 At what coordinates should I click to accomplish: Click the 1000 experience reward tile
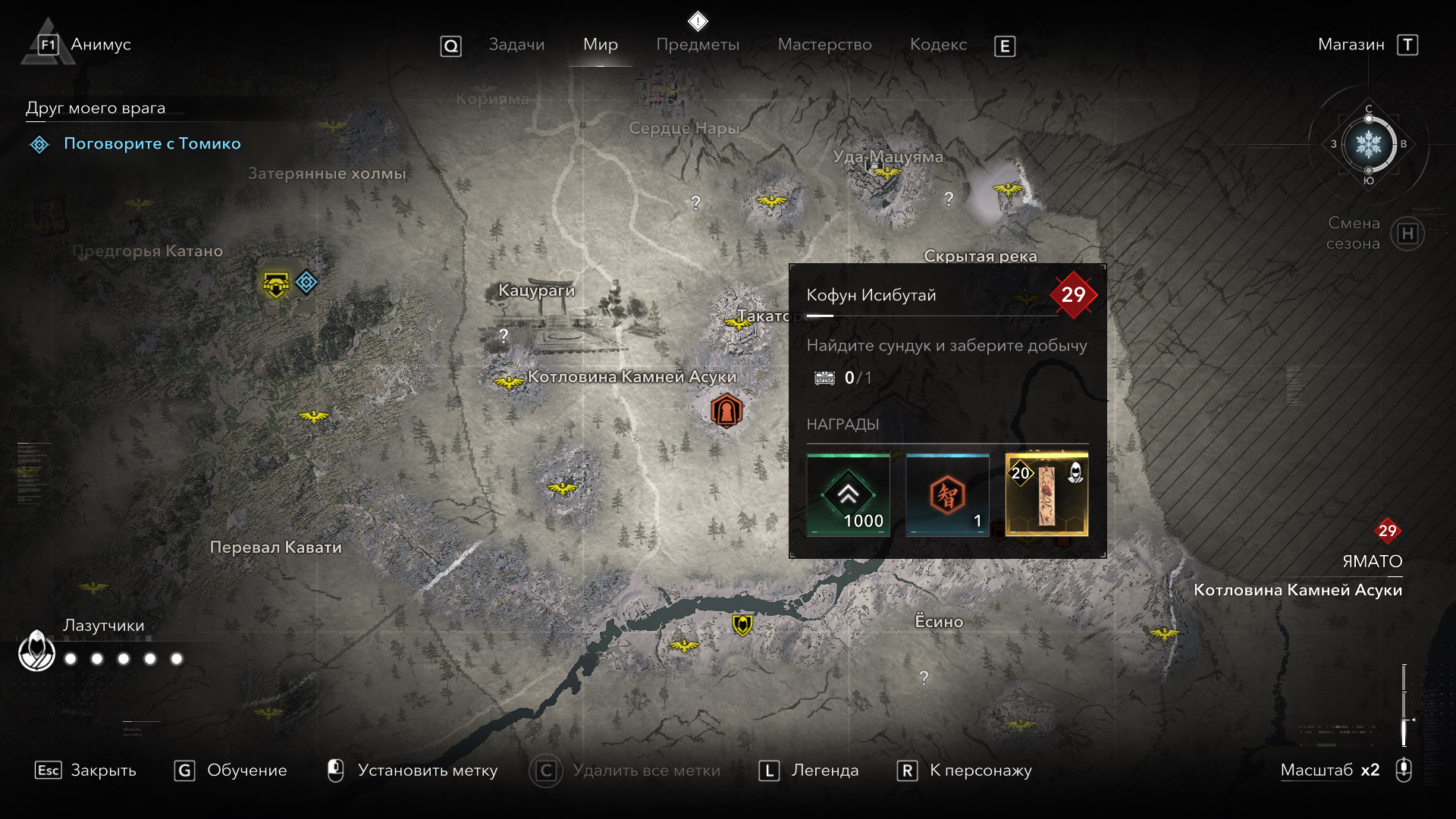[849, 495]
